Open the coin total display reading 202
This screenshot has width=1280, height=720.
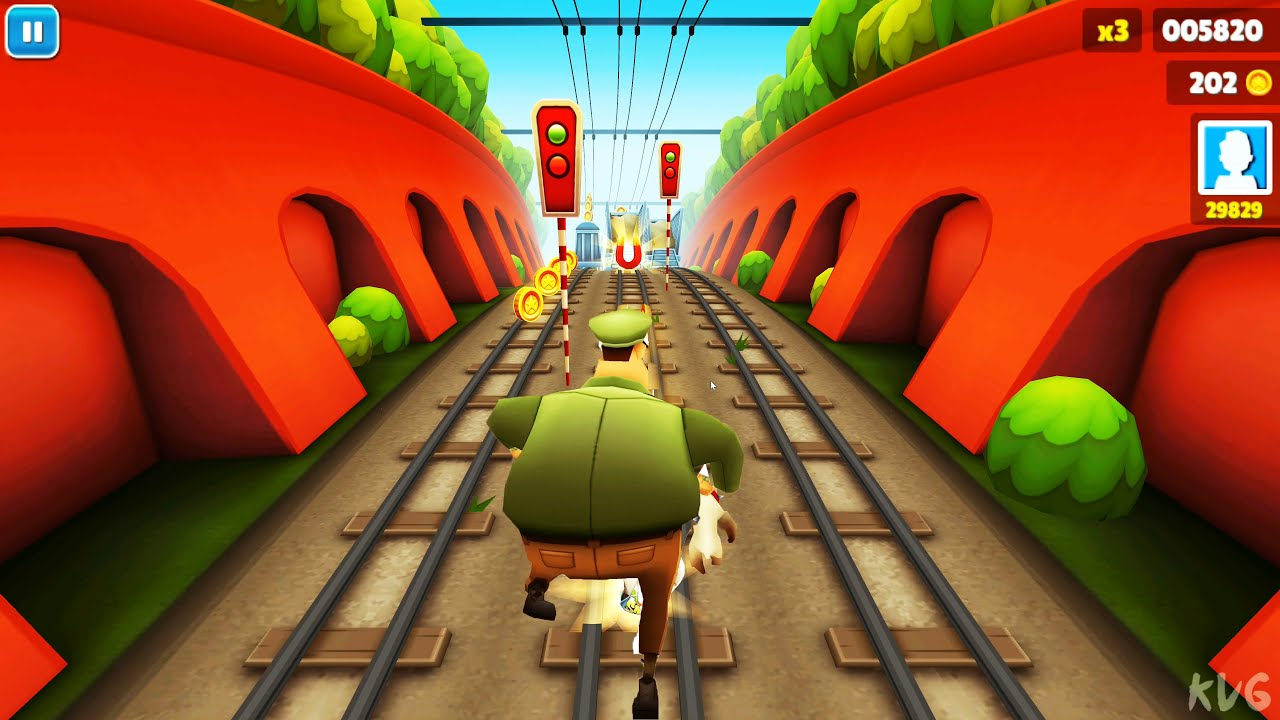1216,84
